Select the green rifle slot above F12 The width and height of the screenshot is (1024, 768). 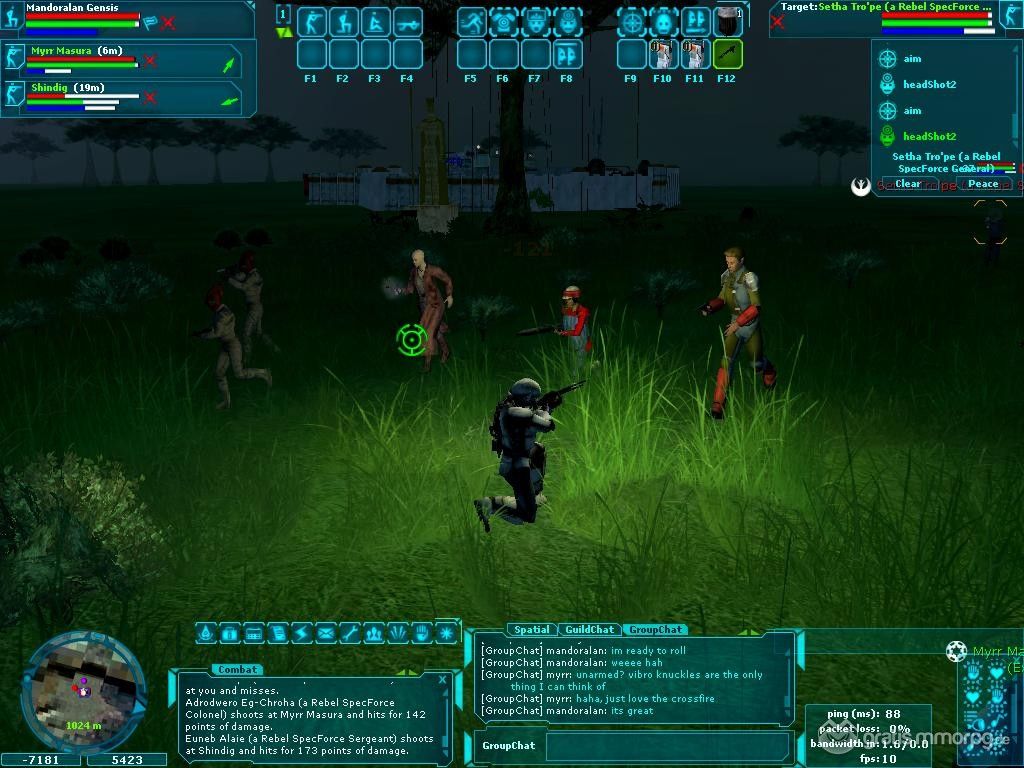pyautogui.click(x=727, y=53)
